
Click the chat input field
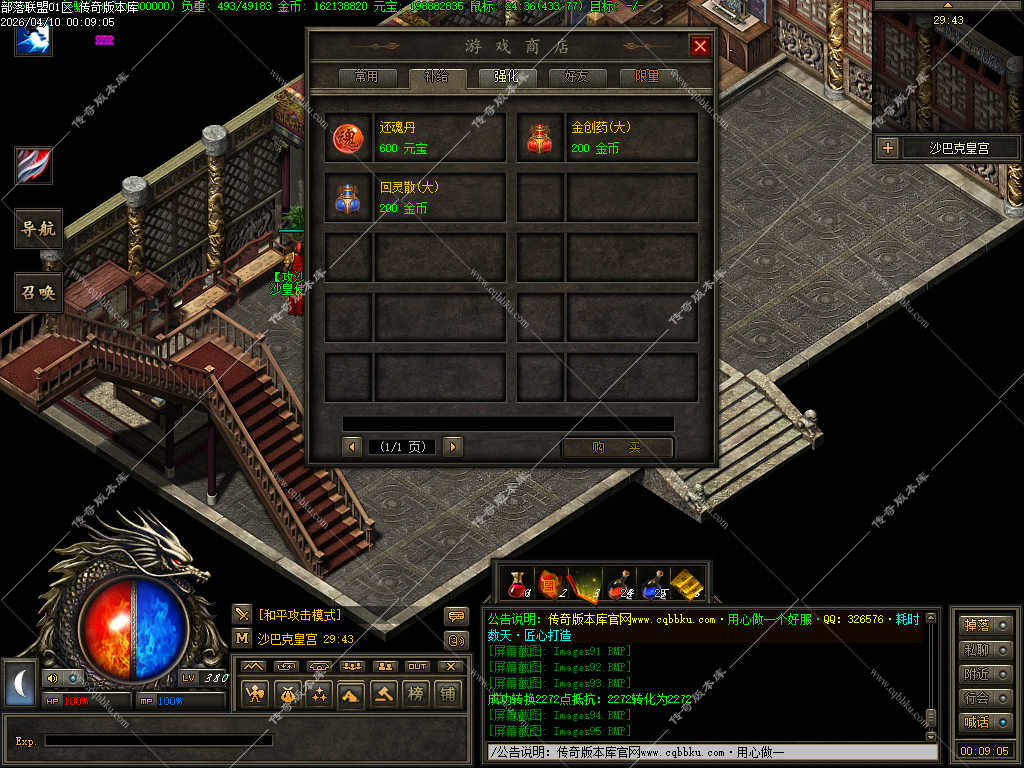pyautogui.click(x=712, y=752)
